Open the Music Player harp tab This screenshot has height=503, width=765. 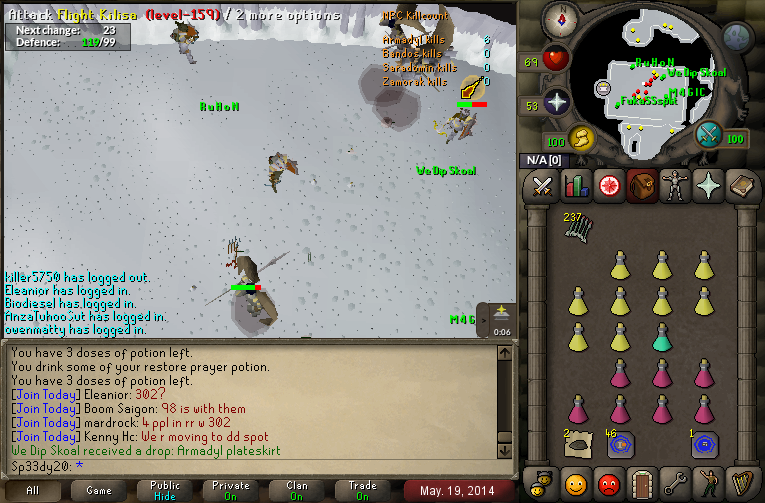(741, 483)
